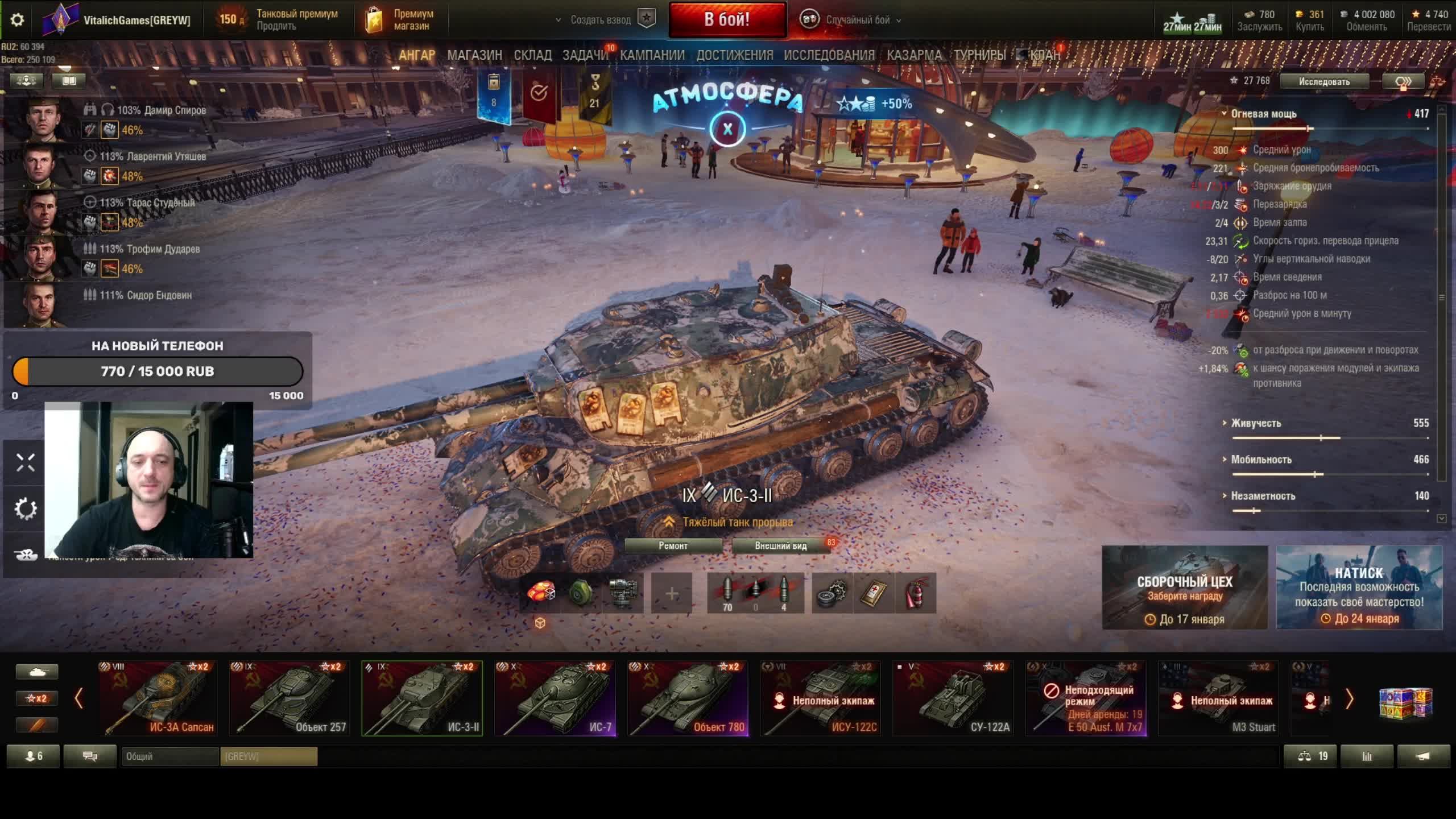1456x819 pixels.
Task: Open the Сборочный цех event banner
Action: (x=1185, y=588)
